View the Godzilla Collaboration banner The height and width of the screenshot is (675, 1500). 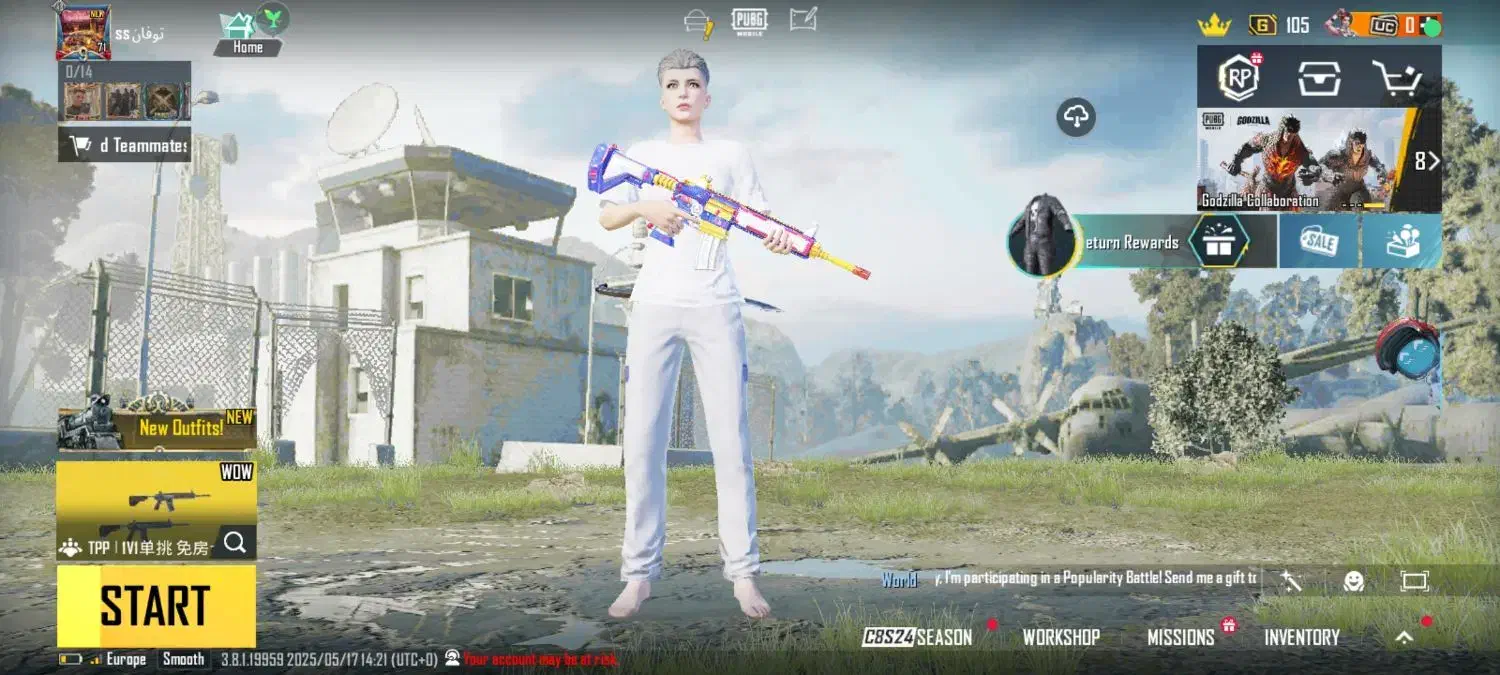pos(1305,160)
